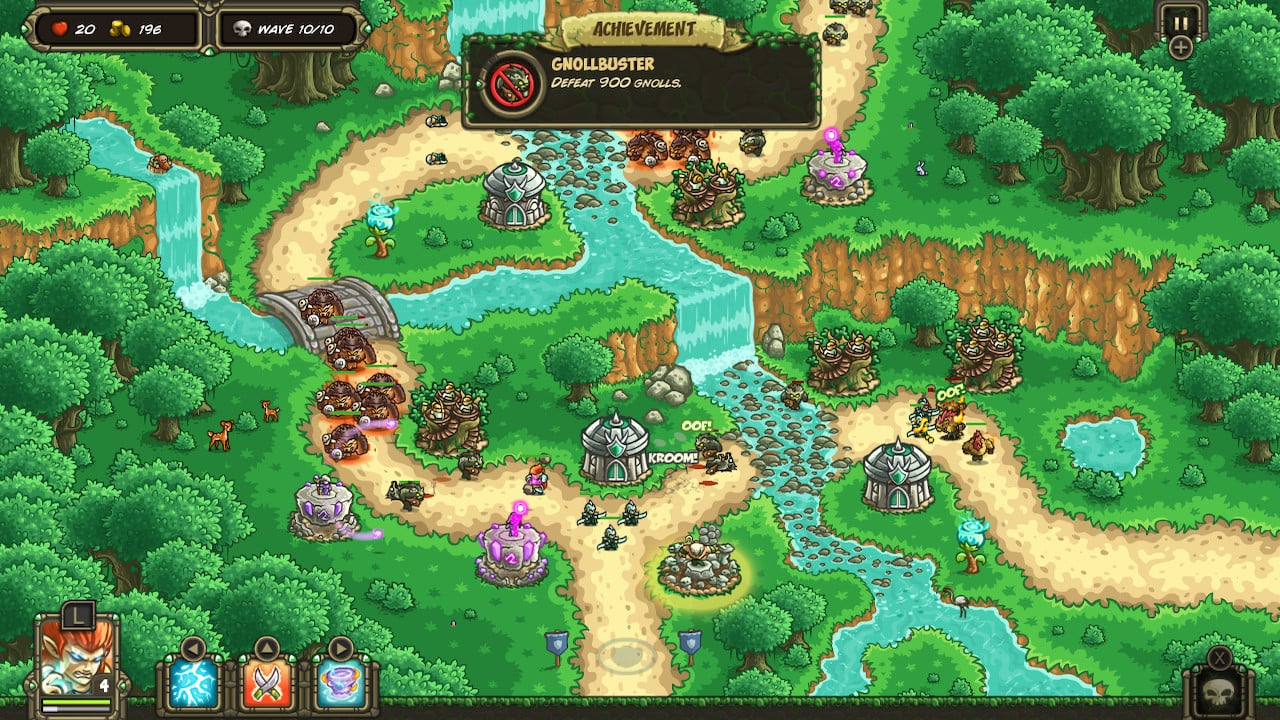This screenshot has height=720, width=1280.
Task: Click the gold coin counter icon
Action: point(122,29)
